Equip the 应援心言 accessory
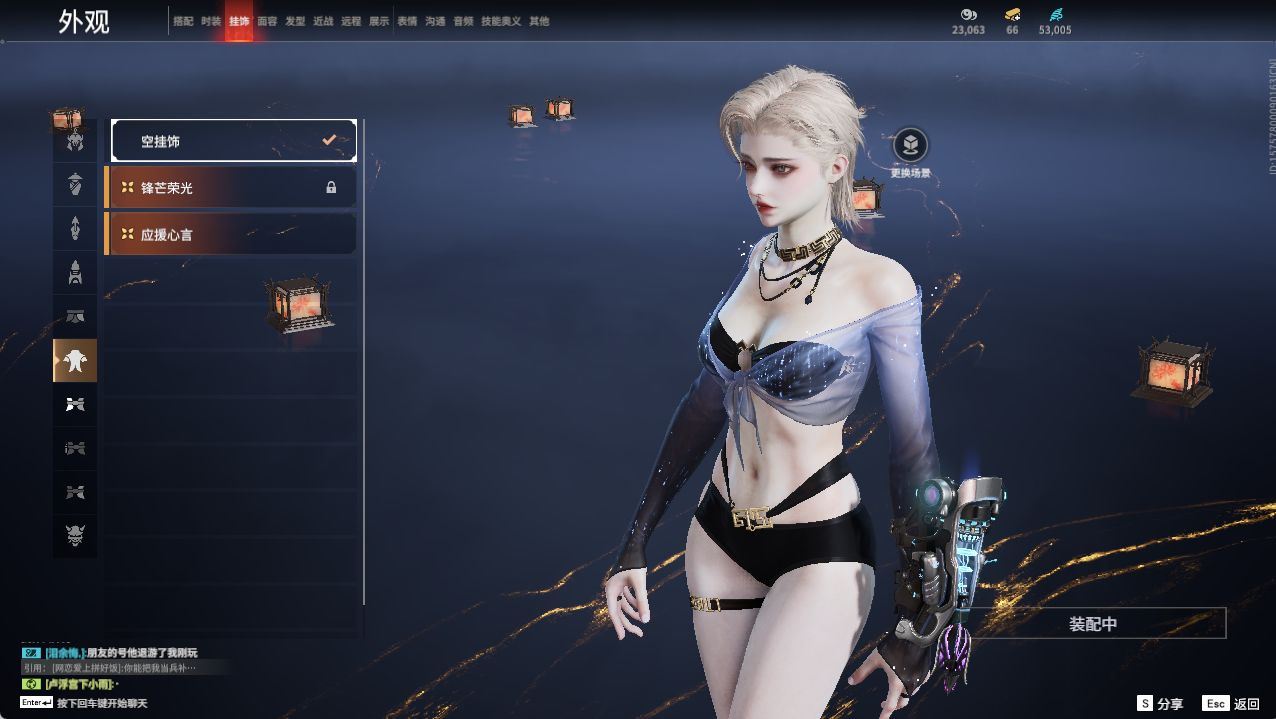Screen dimensions: 1276x719 pyautogui.click(x=232, y=234)
